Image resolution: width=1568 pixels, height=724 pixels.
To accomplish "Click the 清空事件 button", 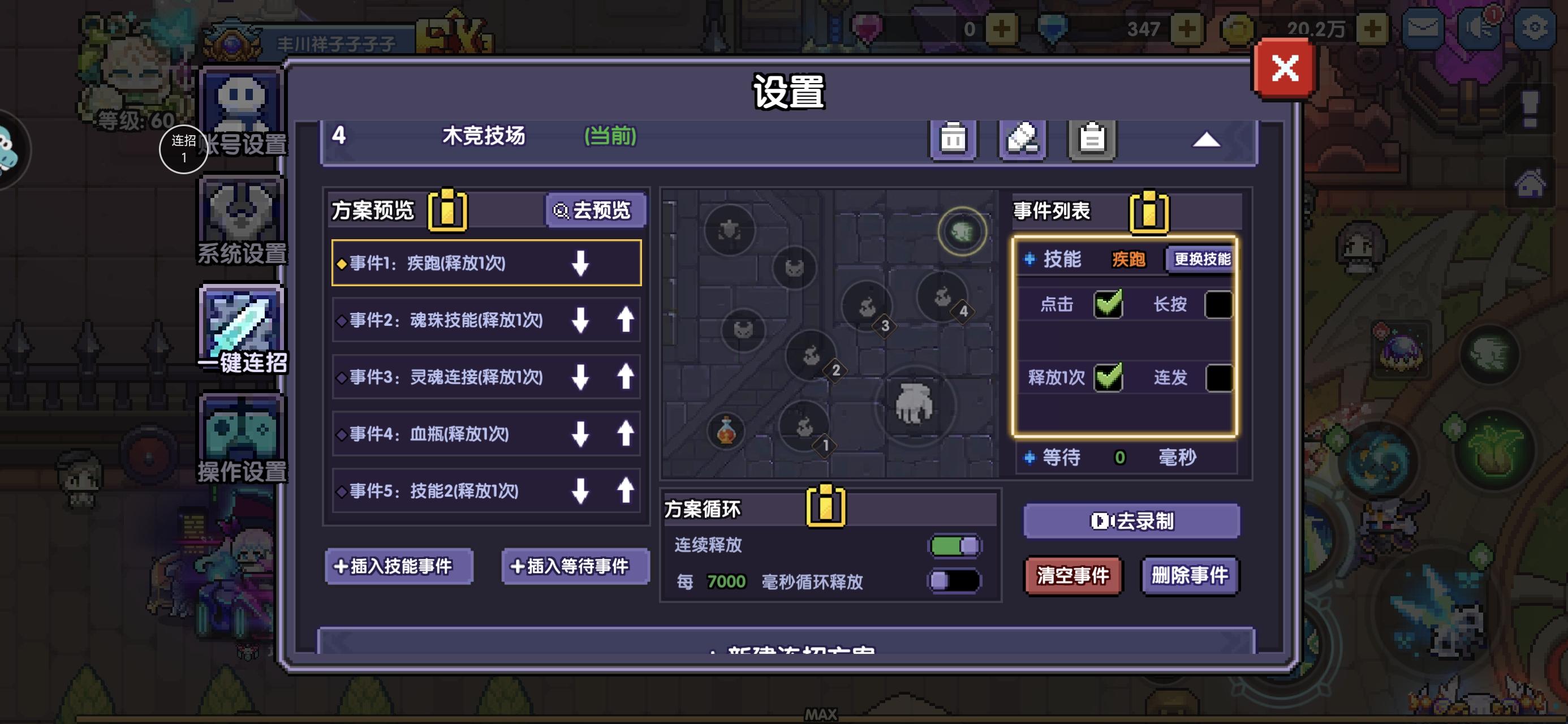I will point(1073,576).
